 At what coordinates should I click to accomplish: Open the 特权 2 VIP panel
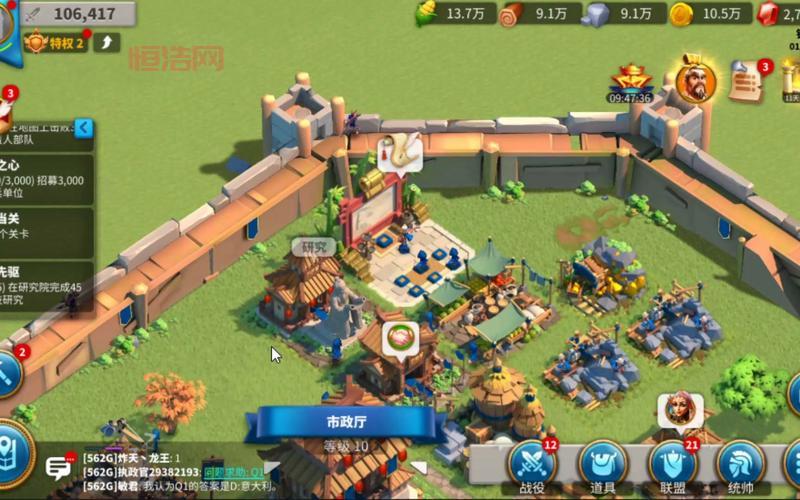(x=56, y=42)
